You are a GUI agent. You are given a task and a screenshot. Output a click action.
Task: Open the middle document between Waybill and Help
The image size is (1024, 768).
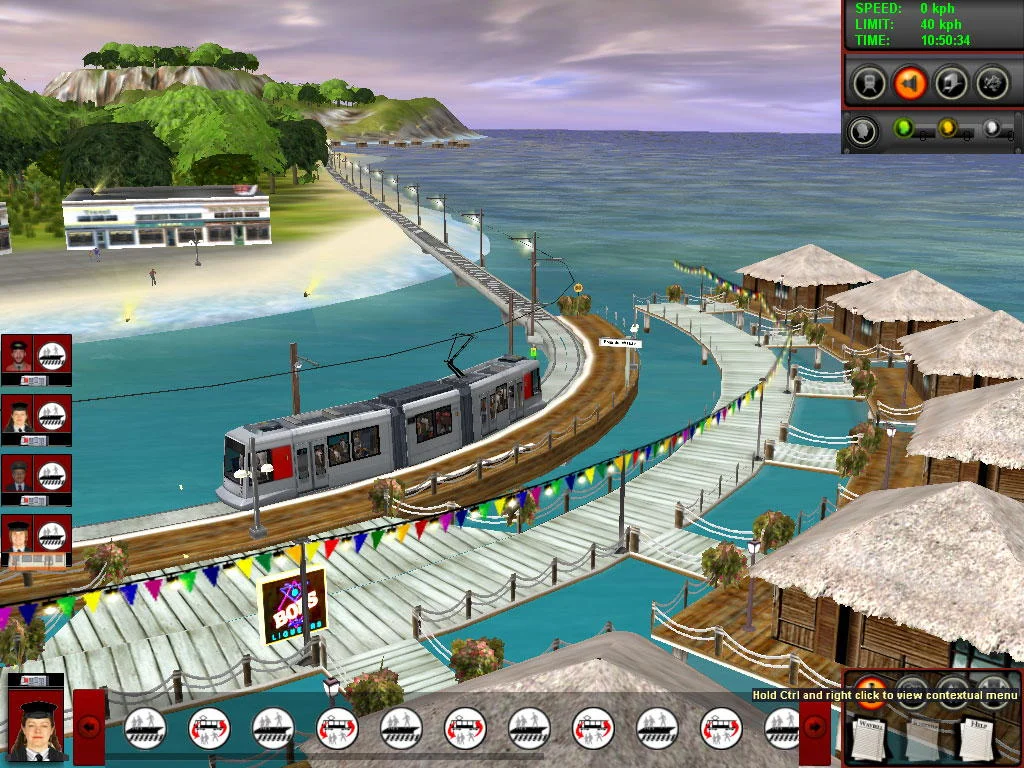(923, 738)
